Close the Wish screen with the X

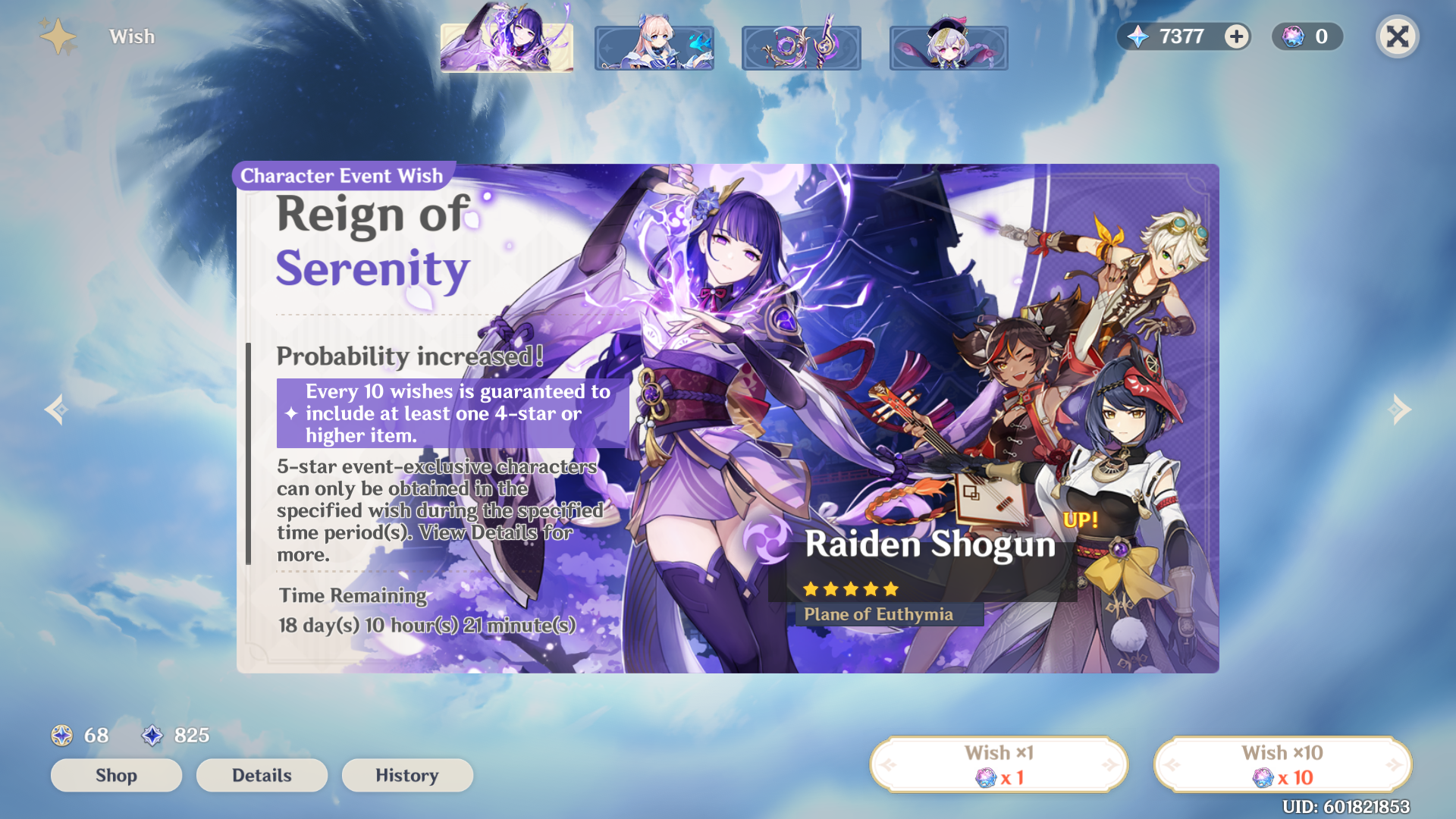pos(1398,36)
